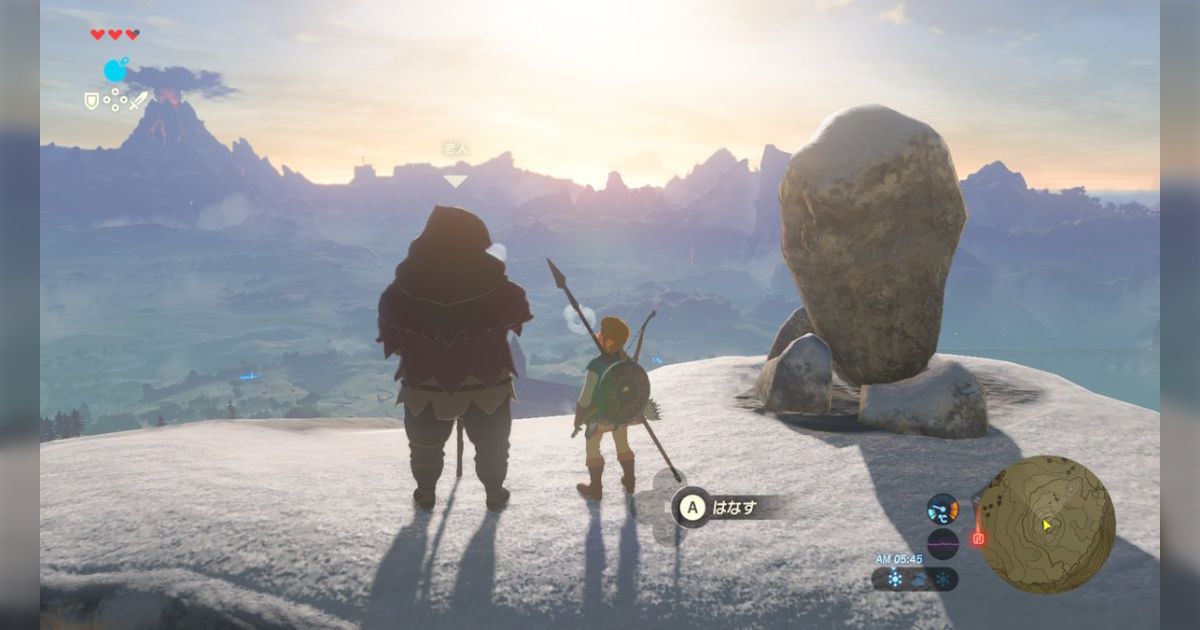Click the weather forecast strip
Screen dimensions: 1200x630
click(x=914, y=579)
